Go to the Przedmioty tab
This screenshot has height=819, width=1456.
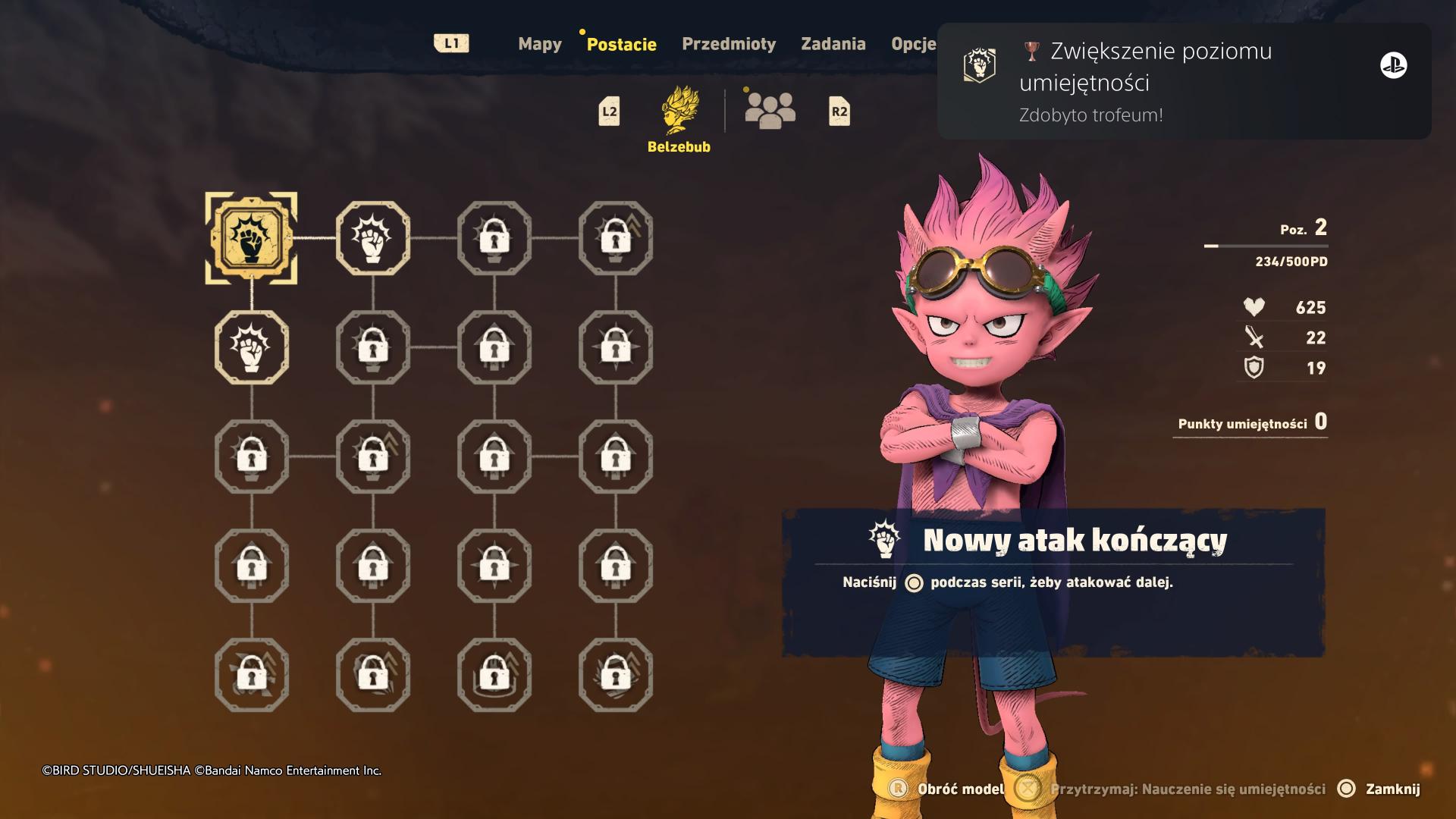(x=728, y=44)
